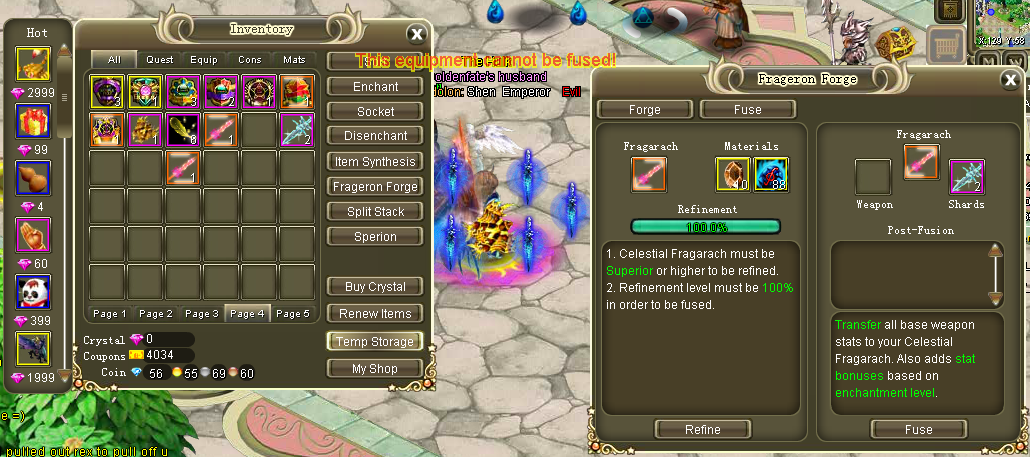Show the Equip inventory tab
This screenshot has width=1030, height=457.
click(x=204, y=60)
